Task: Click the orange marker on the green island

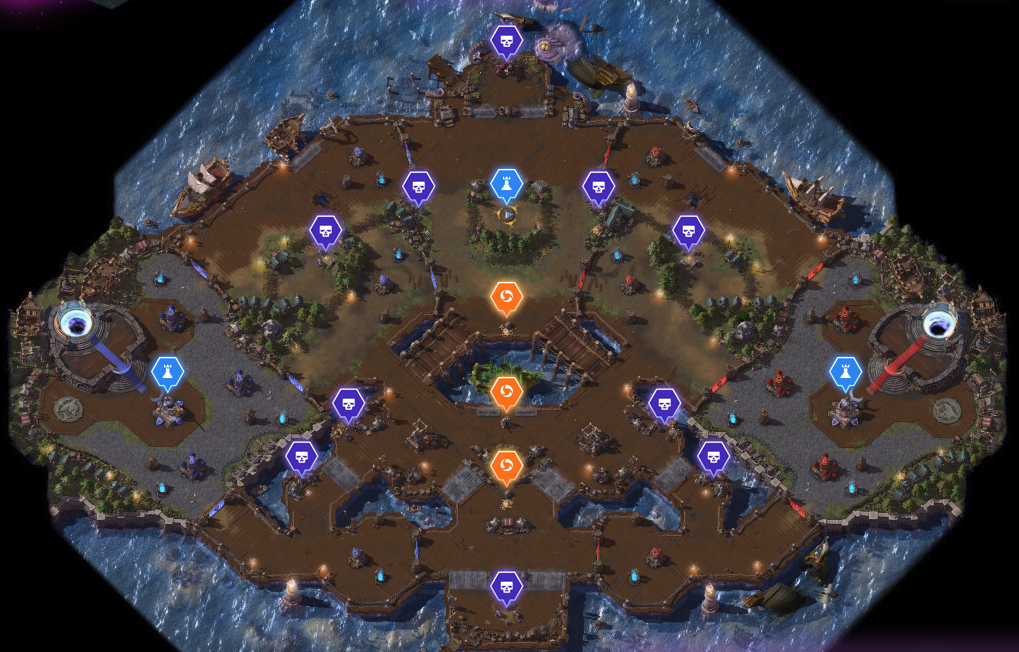Action: [507, 390]
